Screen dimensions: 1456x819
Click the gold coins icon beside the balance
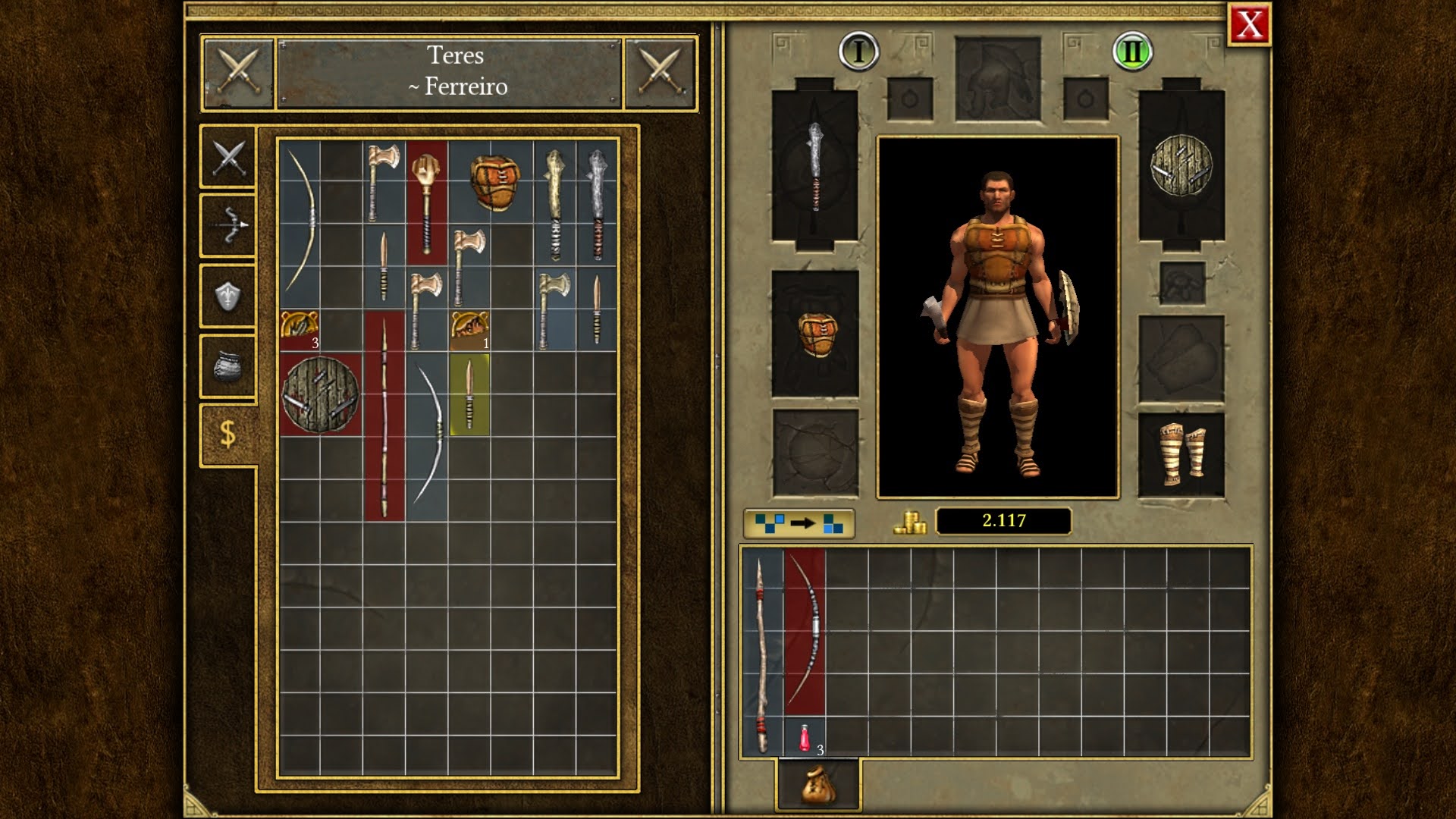pos(909,522)
